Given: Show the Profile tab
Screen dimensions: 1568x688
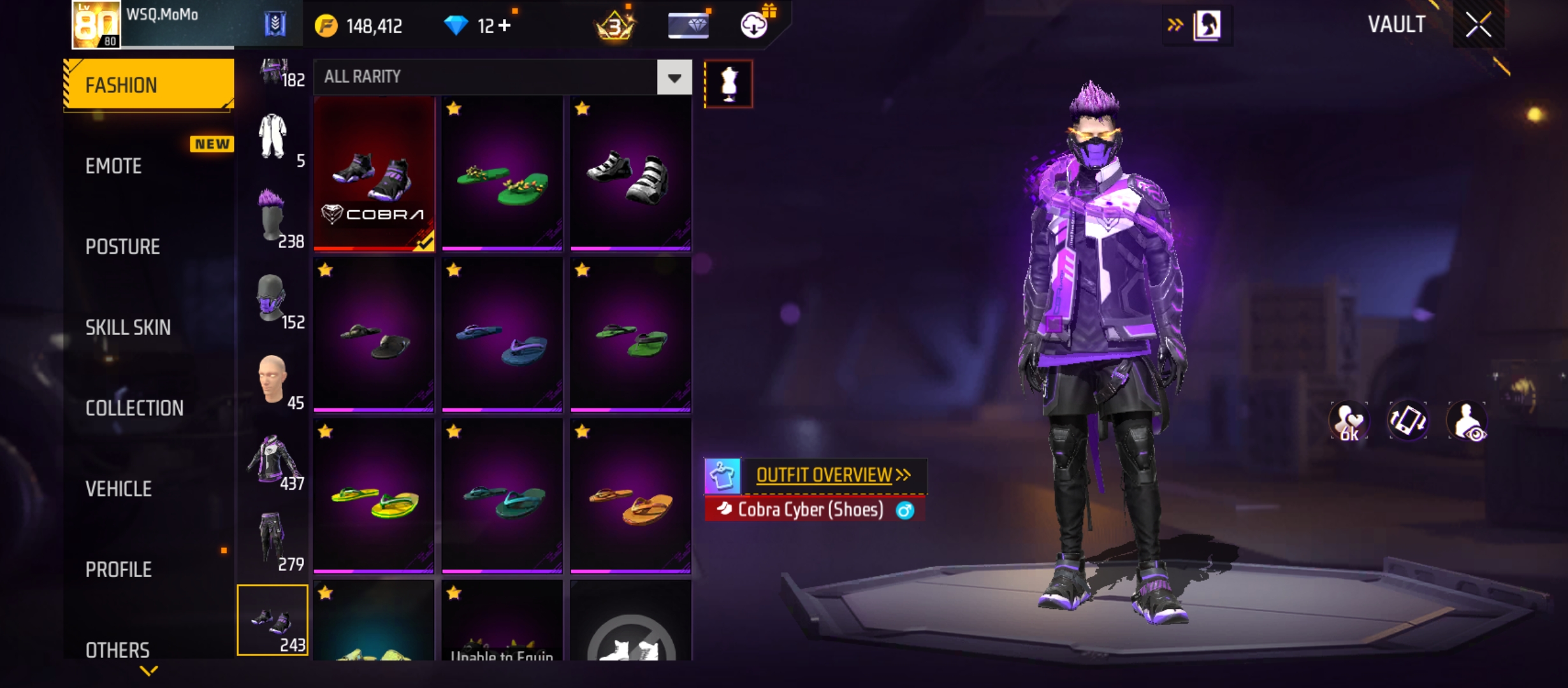Looking at the screenshot, I should pos(119,570).
